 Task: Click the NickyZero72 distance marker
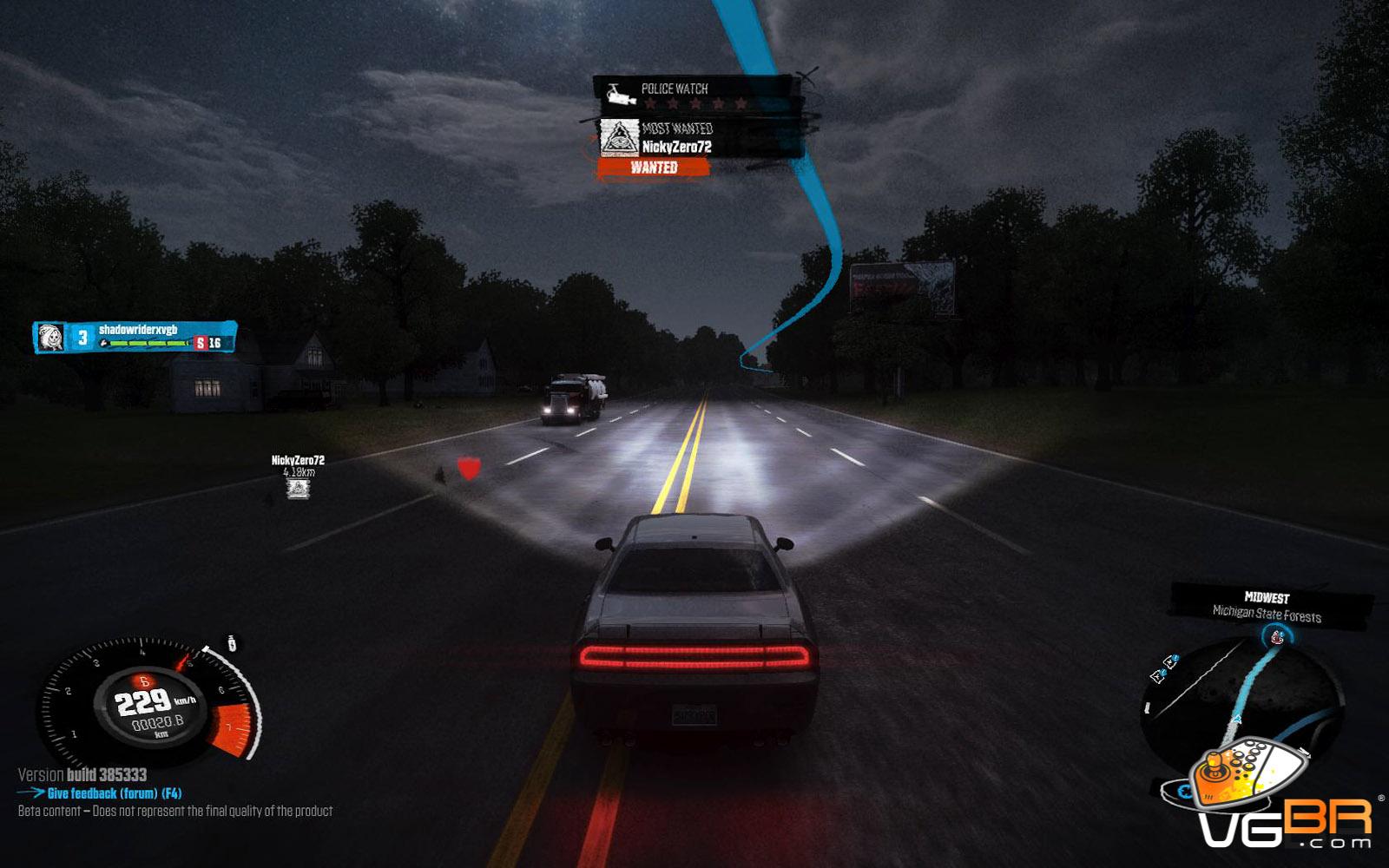point(298,477)
